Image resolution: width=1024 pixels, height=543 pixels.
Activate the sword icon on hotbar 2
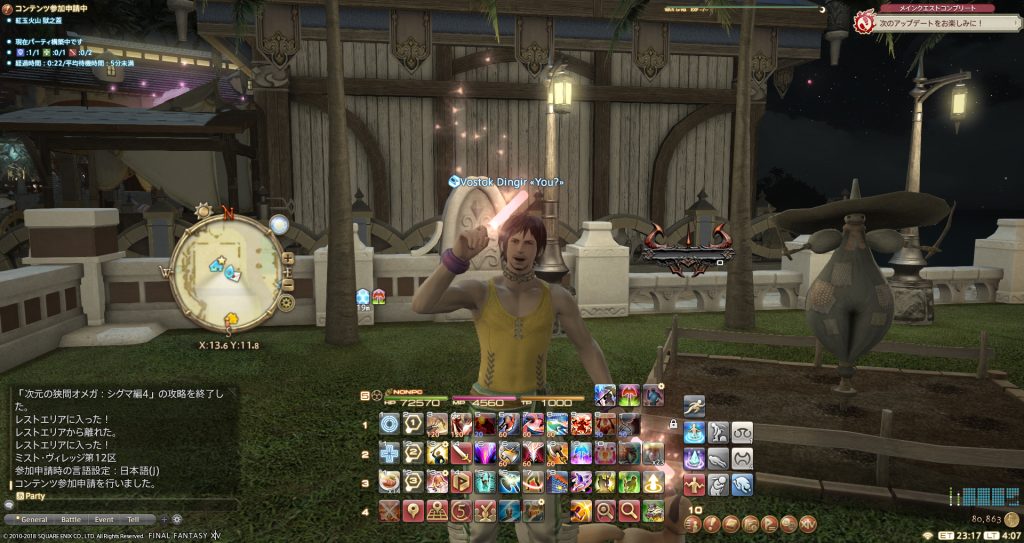(x=461, y=453)
